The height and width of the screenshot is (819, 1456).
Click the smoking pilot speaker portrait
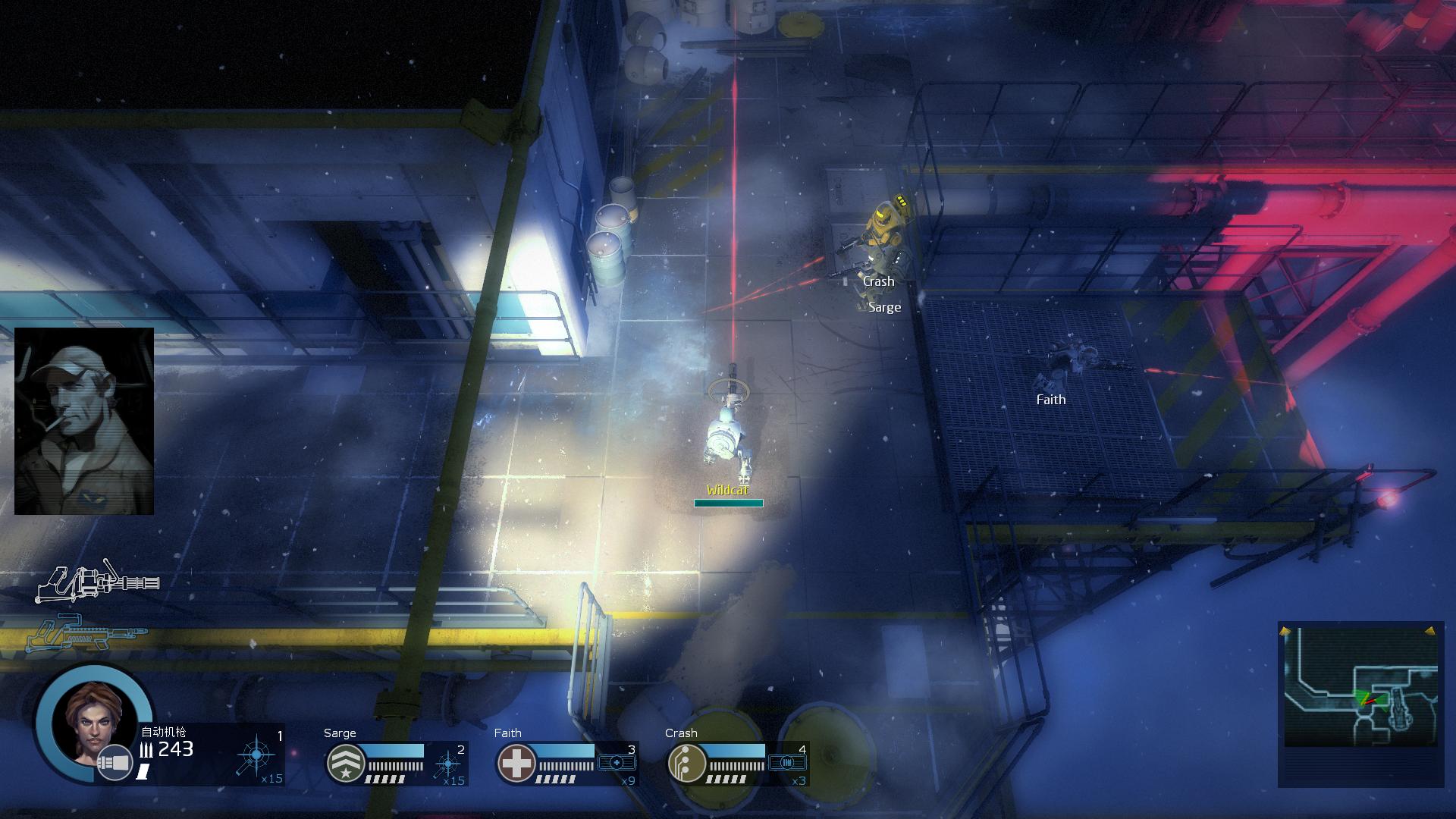click(x=84, y=421)
